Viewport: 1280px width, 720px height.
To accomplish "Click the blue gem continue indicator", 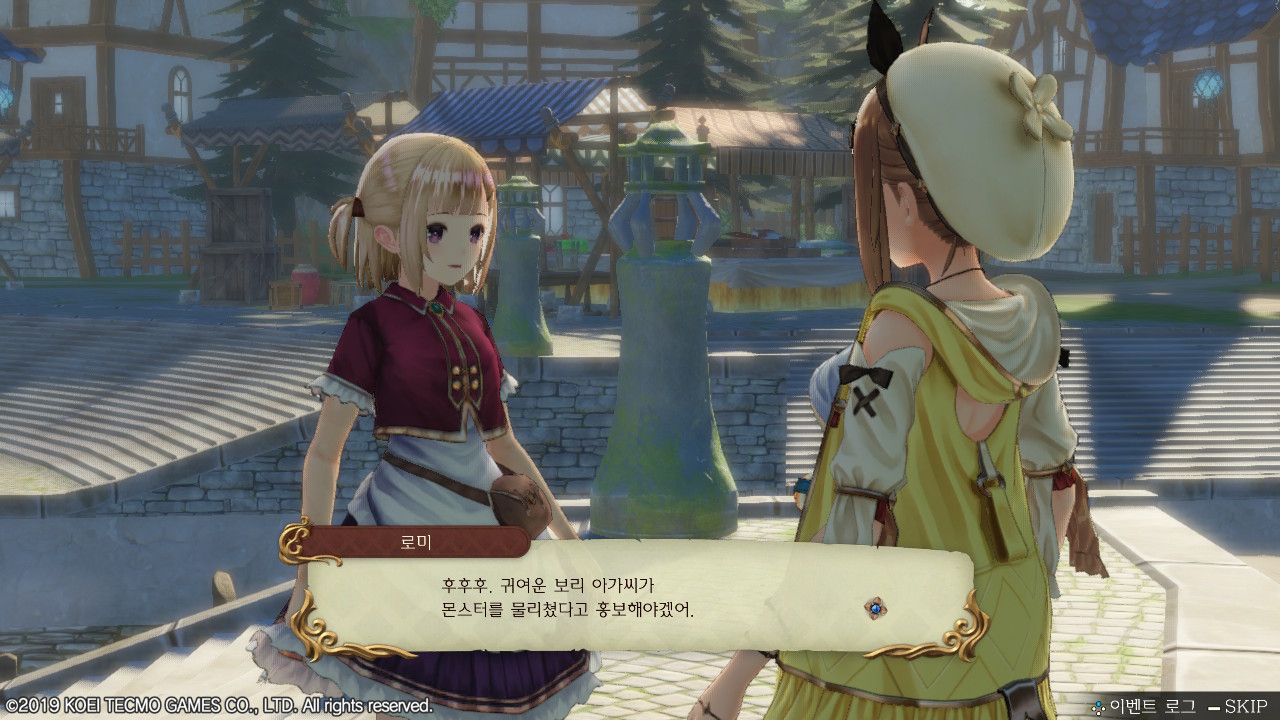I will pyautogui.click(x=876, y=607).
